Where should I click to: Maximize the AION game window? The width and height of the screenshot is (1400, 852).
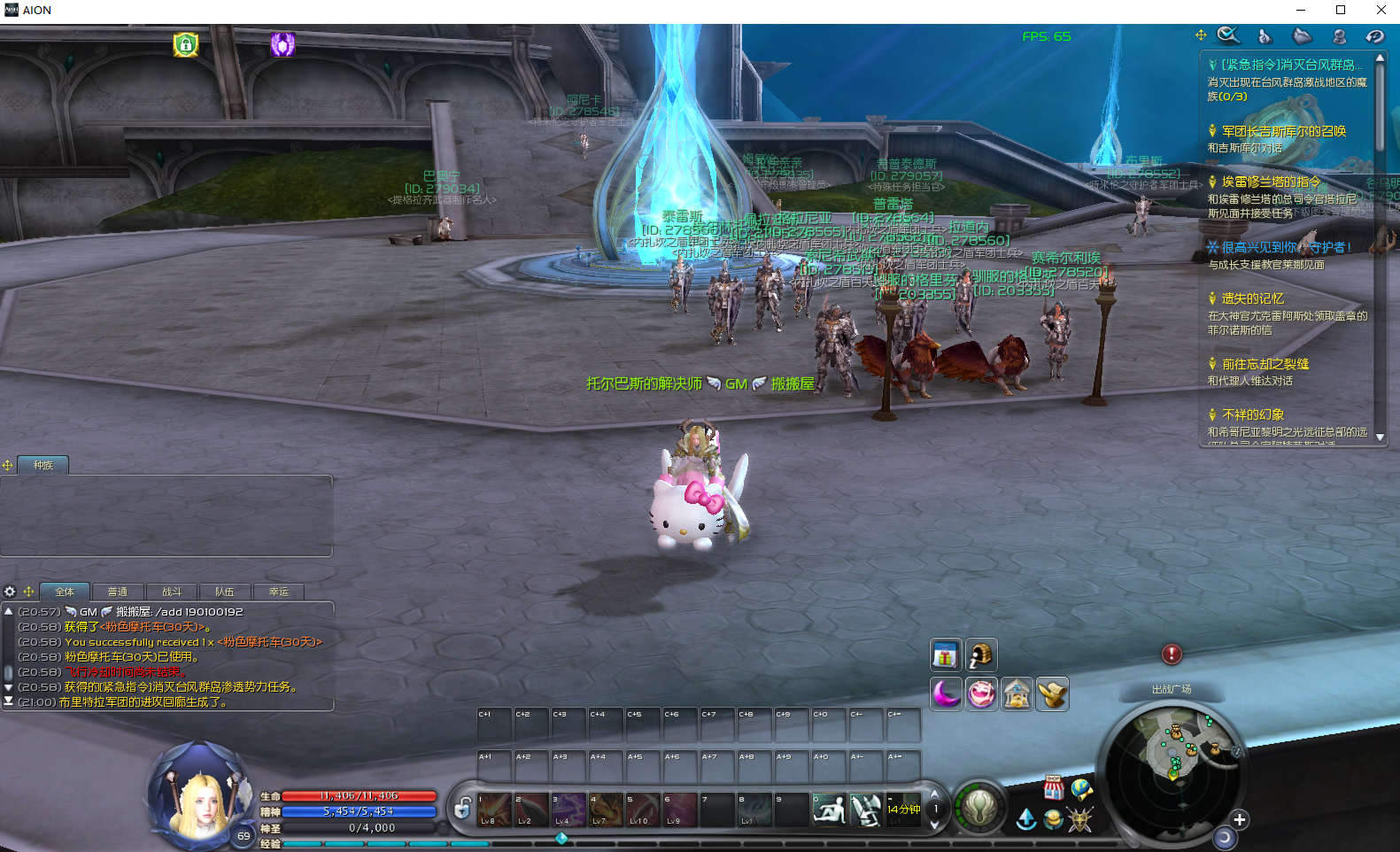click(x=1341, y=11)
